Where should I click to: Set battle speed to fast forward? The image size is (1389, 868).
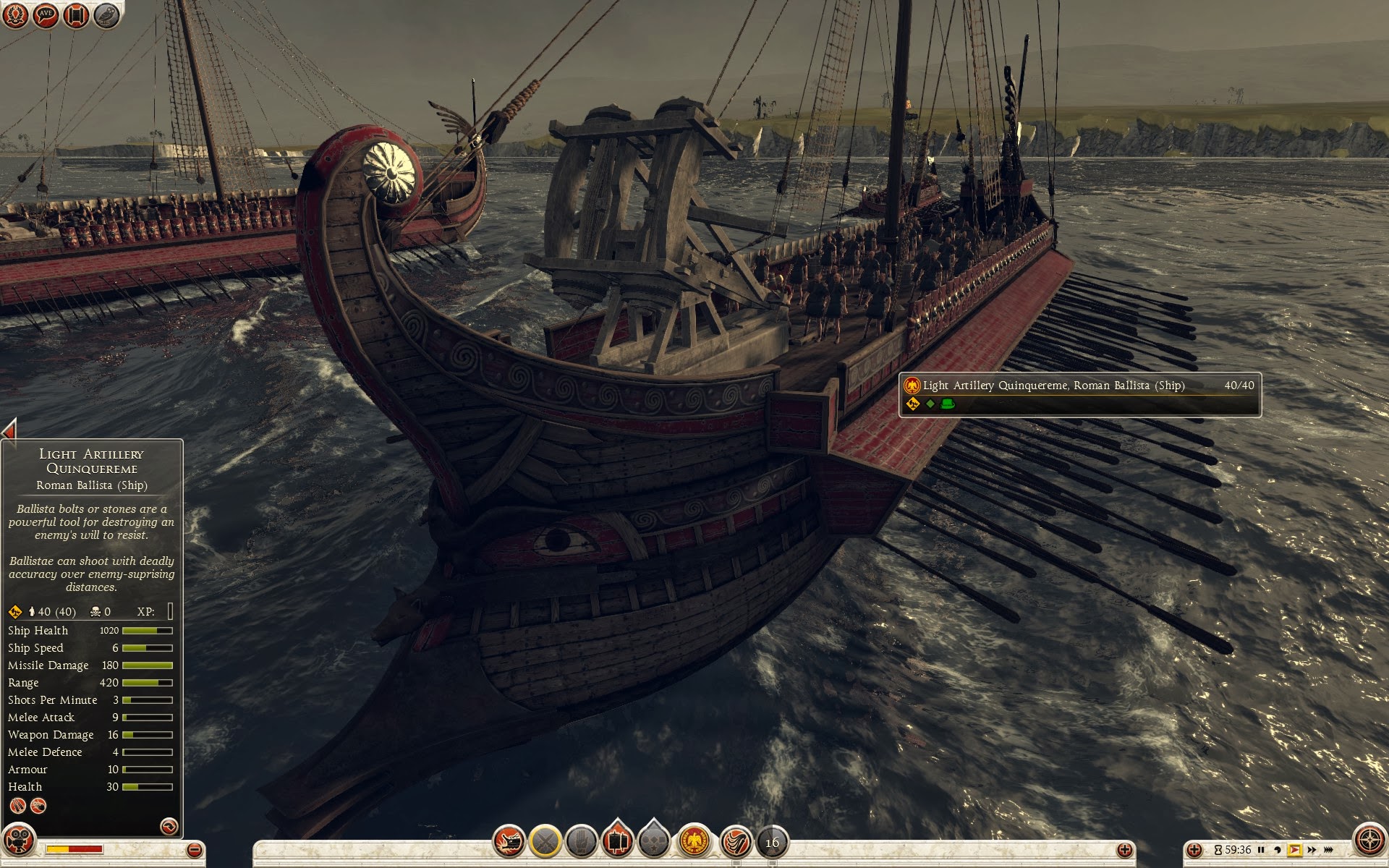(x=1312, y=850)
